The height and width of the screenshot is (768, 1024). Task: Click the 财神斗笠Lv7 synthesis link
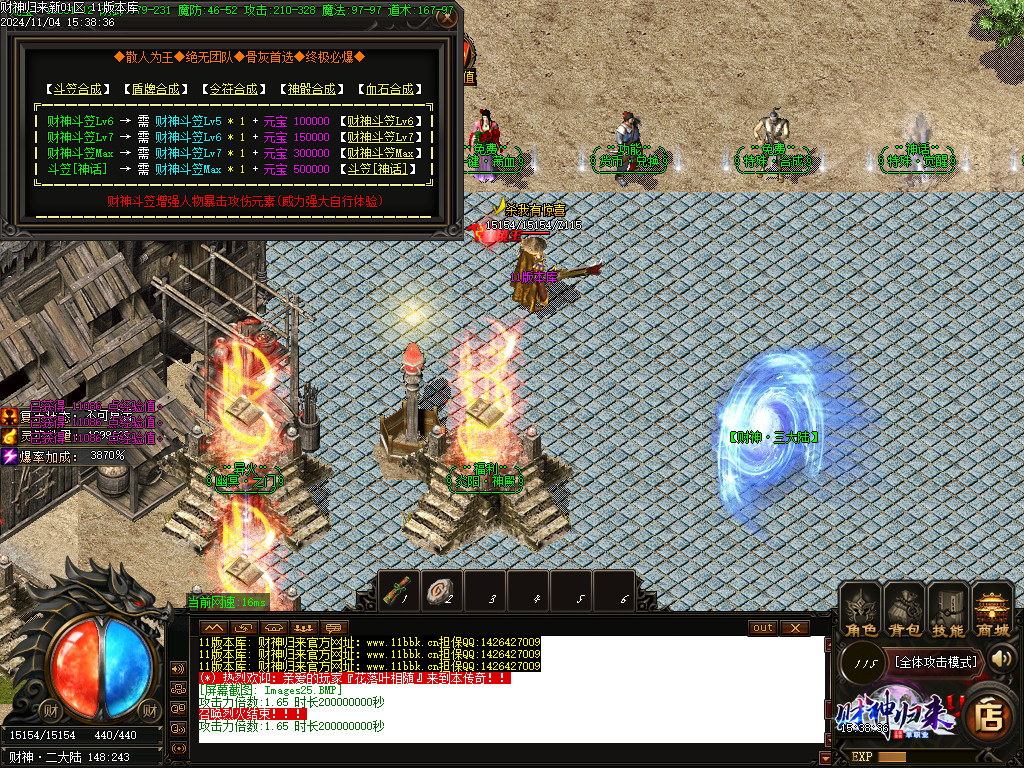click(387, 137)
